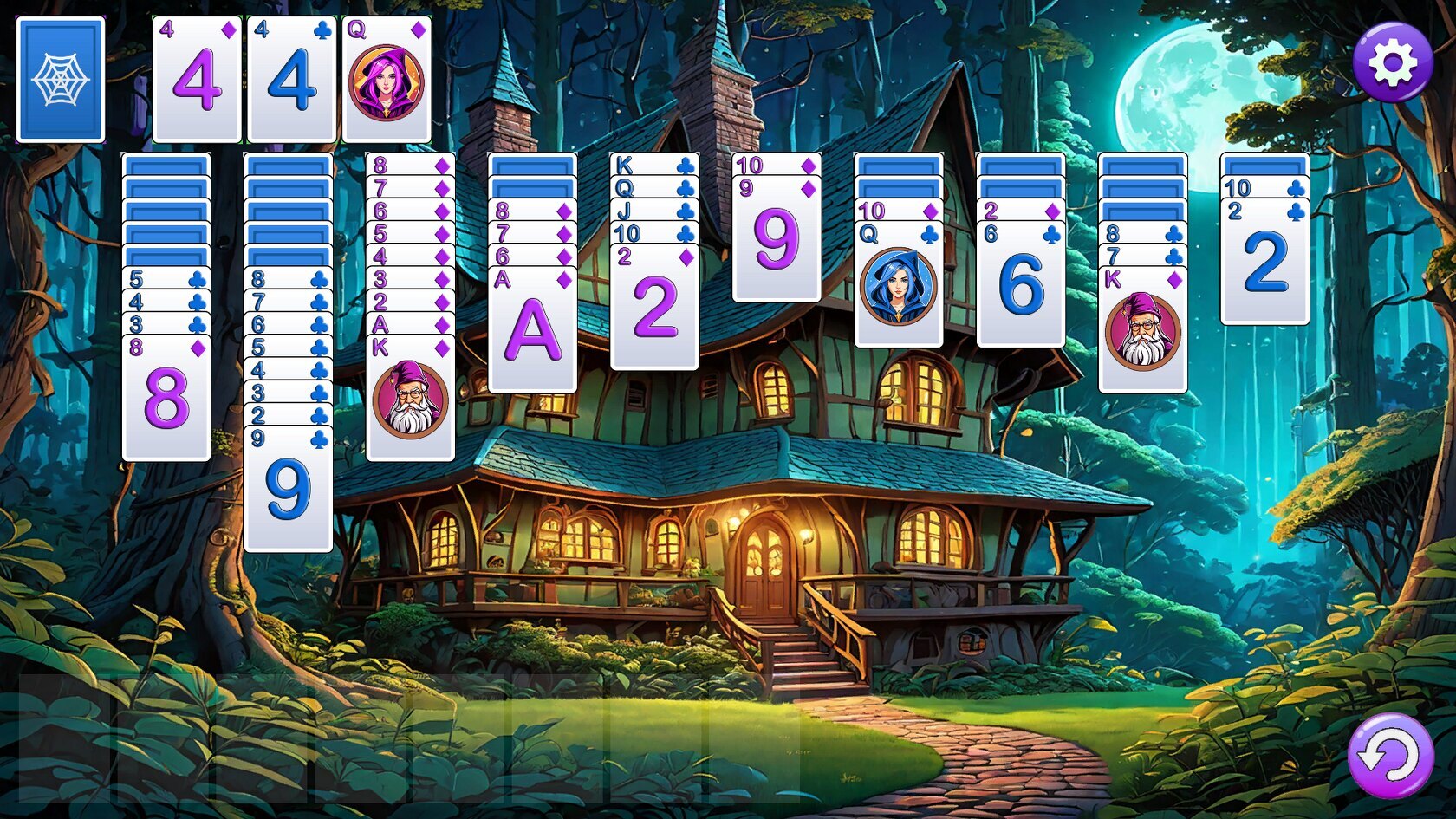Deal cards from the spiderweb stock pile
The width and height of the screenshot is (1456, 819).
tap(61, 79)
